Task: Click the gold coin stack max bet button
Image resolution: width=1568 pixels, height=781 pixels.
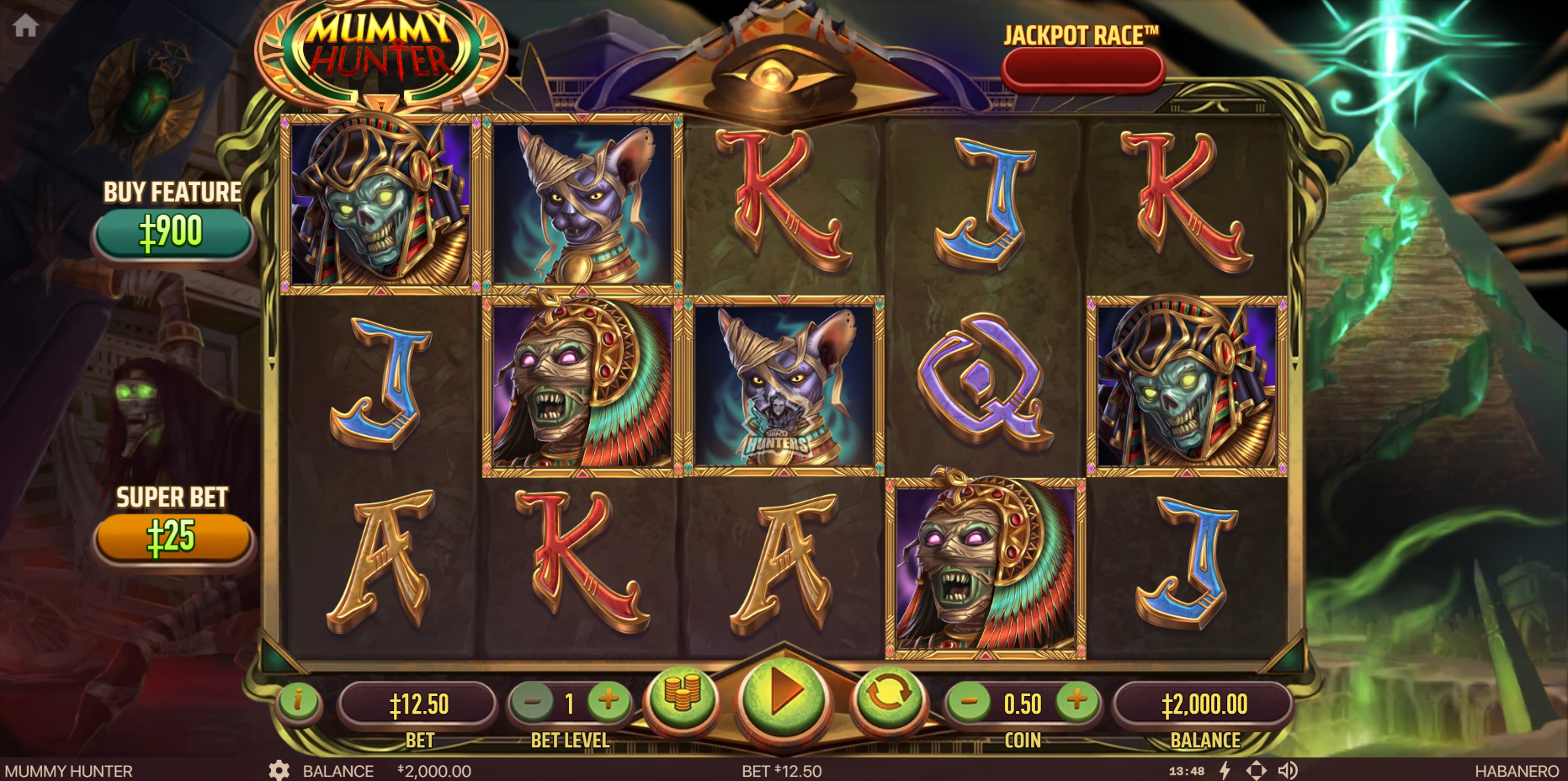Action: tap(683, 695)
